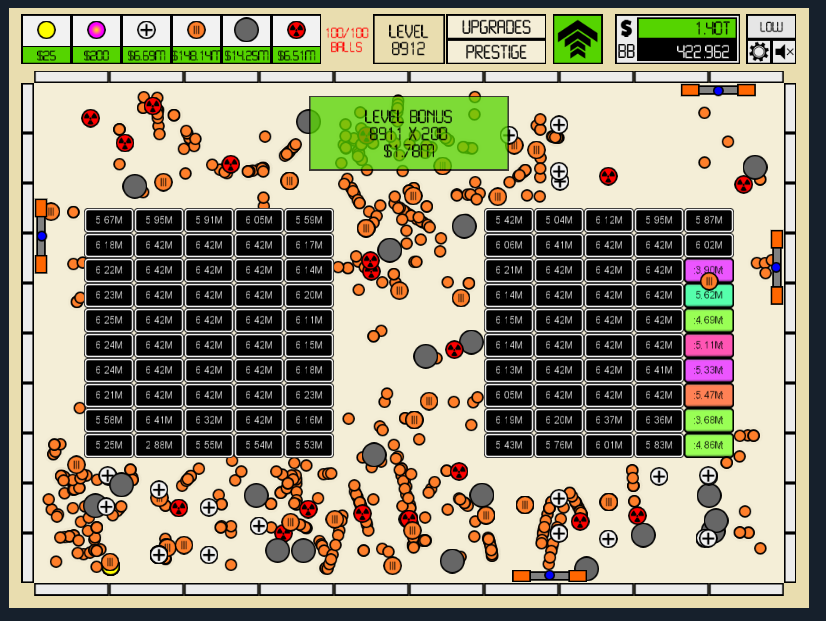Open the Upgrades menu
826x621 pixels.
tap(496, 27)
